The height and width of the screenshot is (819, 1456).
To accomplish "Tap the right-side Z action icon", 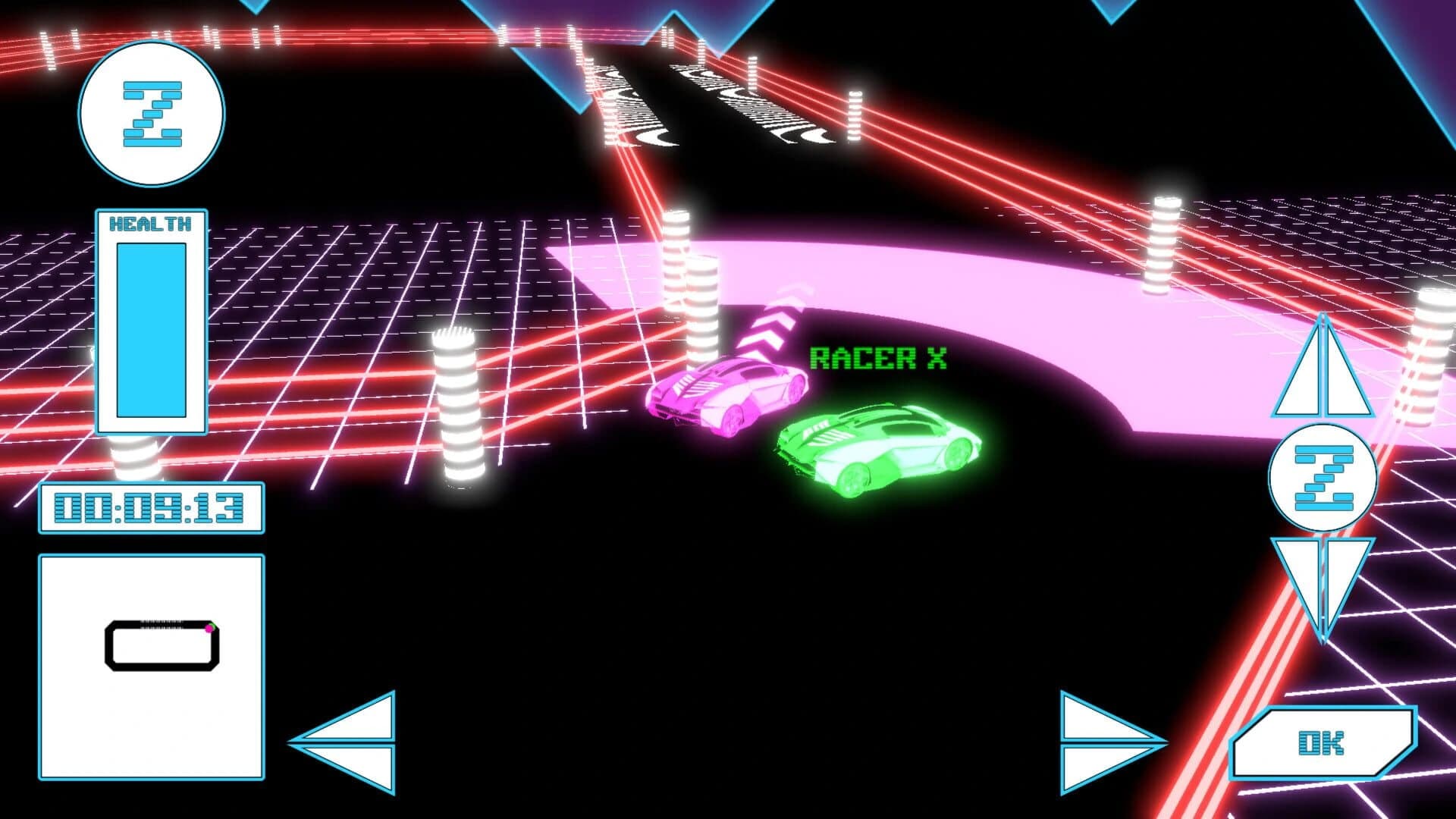I will click(1321, 476).
